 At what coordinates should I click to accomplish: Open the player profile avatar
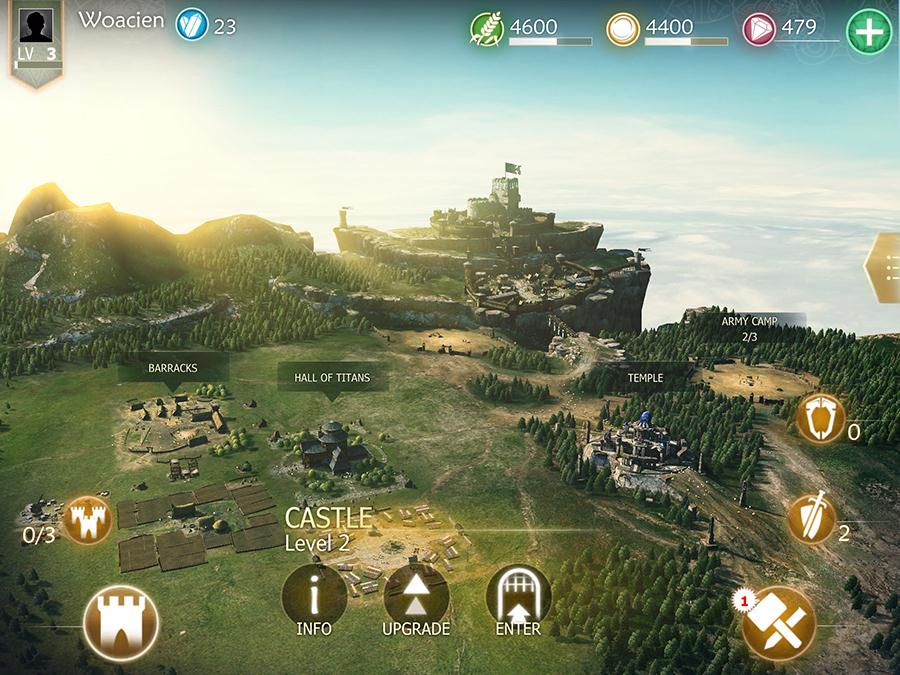[x=37, y=26]
